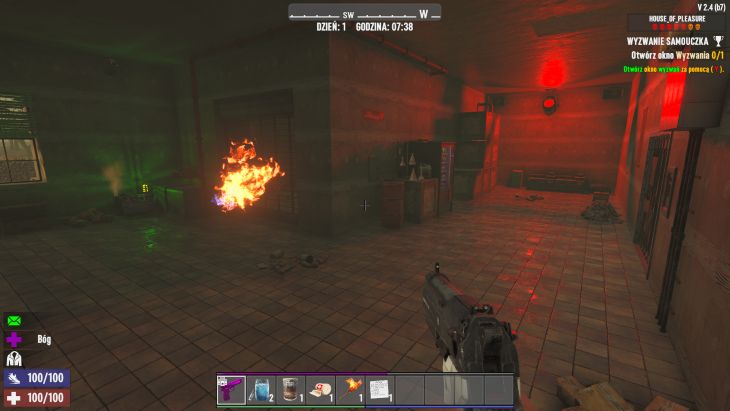Select the paper note hotbar slot
Screen dimensions: 730x411
pos(379,389)
